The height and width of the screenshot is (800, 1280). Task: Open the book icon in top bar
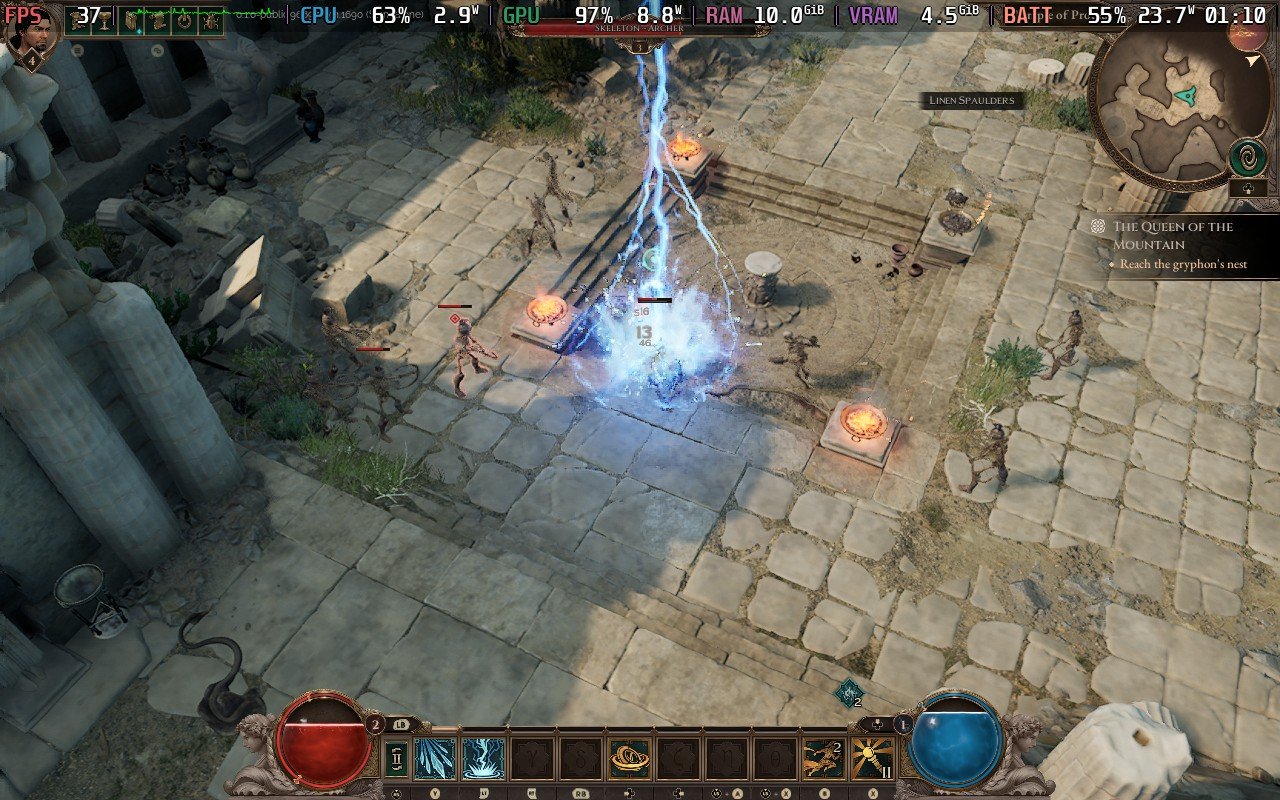point(131,20)
